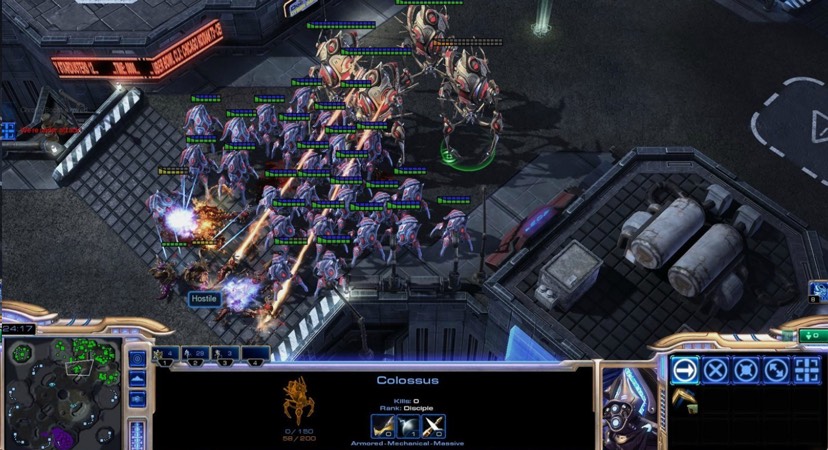Select control group 3 tab

[228, 353]
